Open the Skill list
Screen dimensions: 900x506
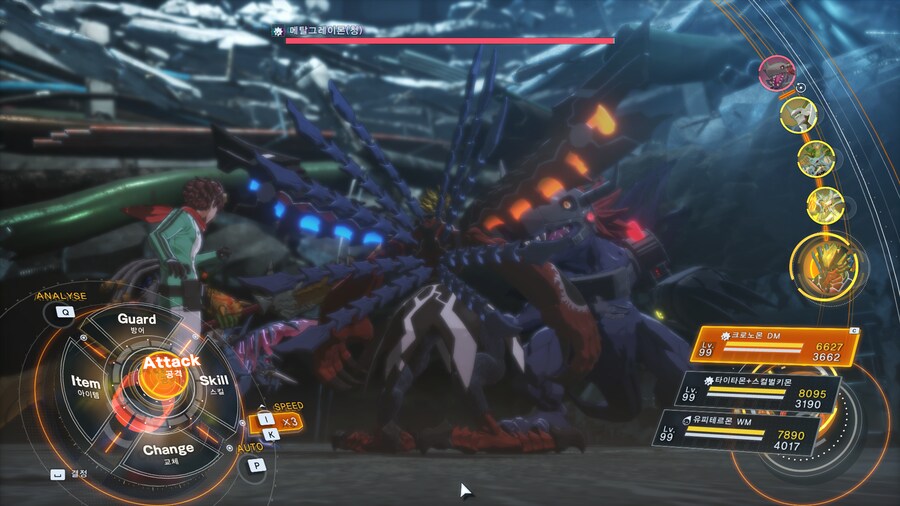214,384
